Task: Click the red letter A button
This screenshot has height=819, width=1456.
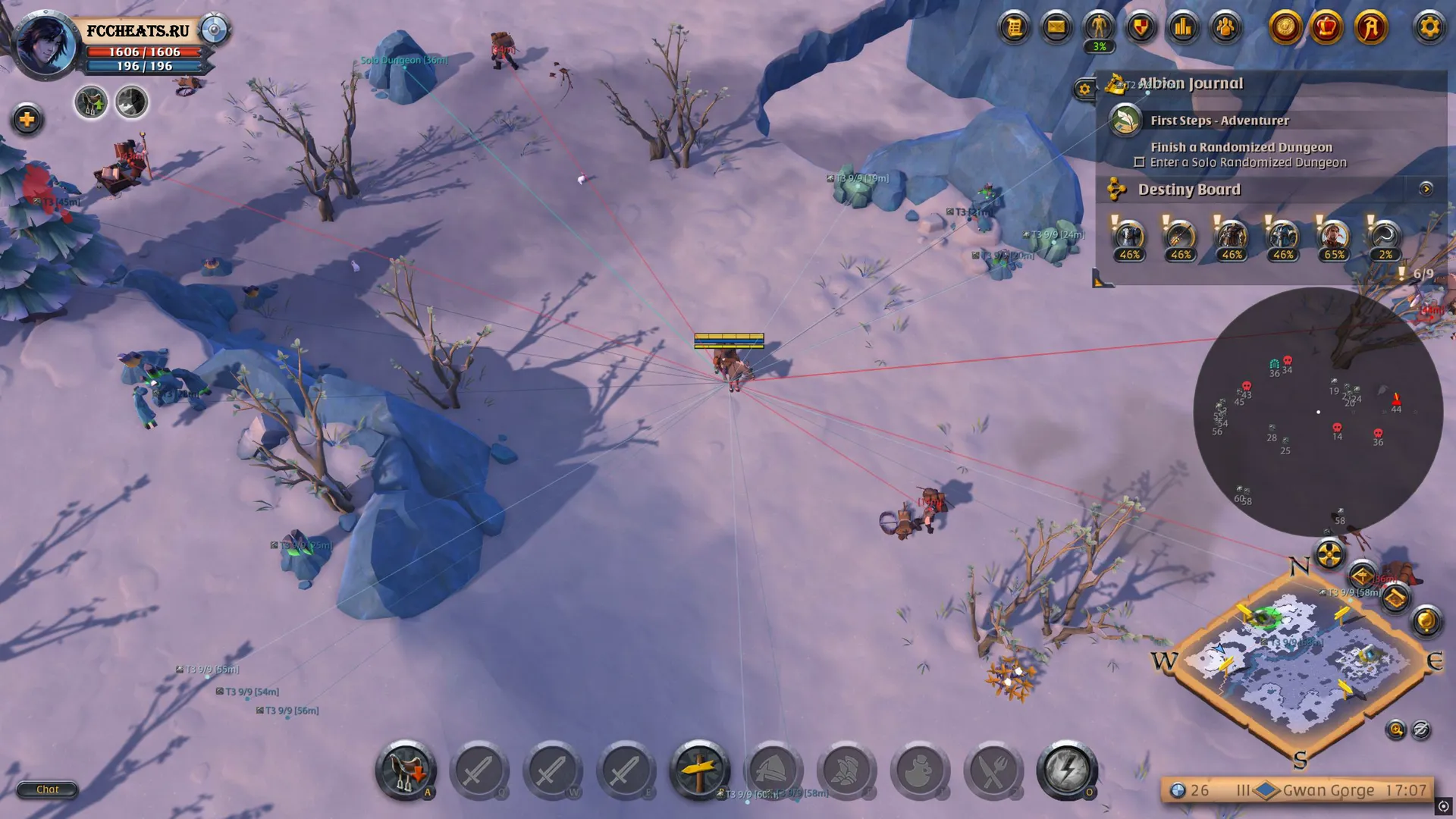Action: pyautogui.click(x=1370, y=28)
